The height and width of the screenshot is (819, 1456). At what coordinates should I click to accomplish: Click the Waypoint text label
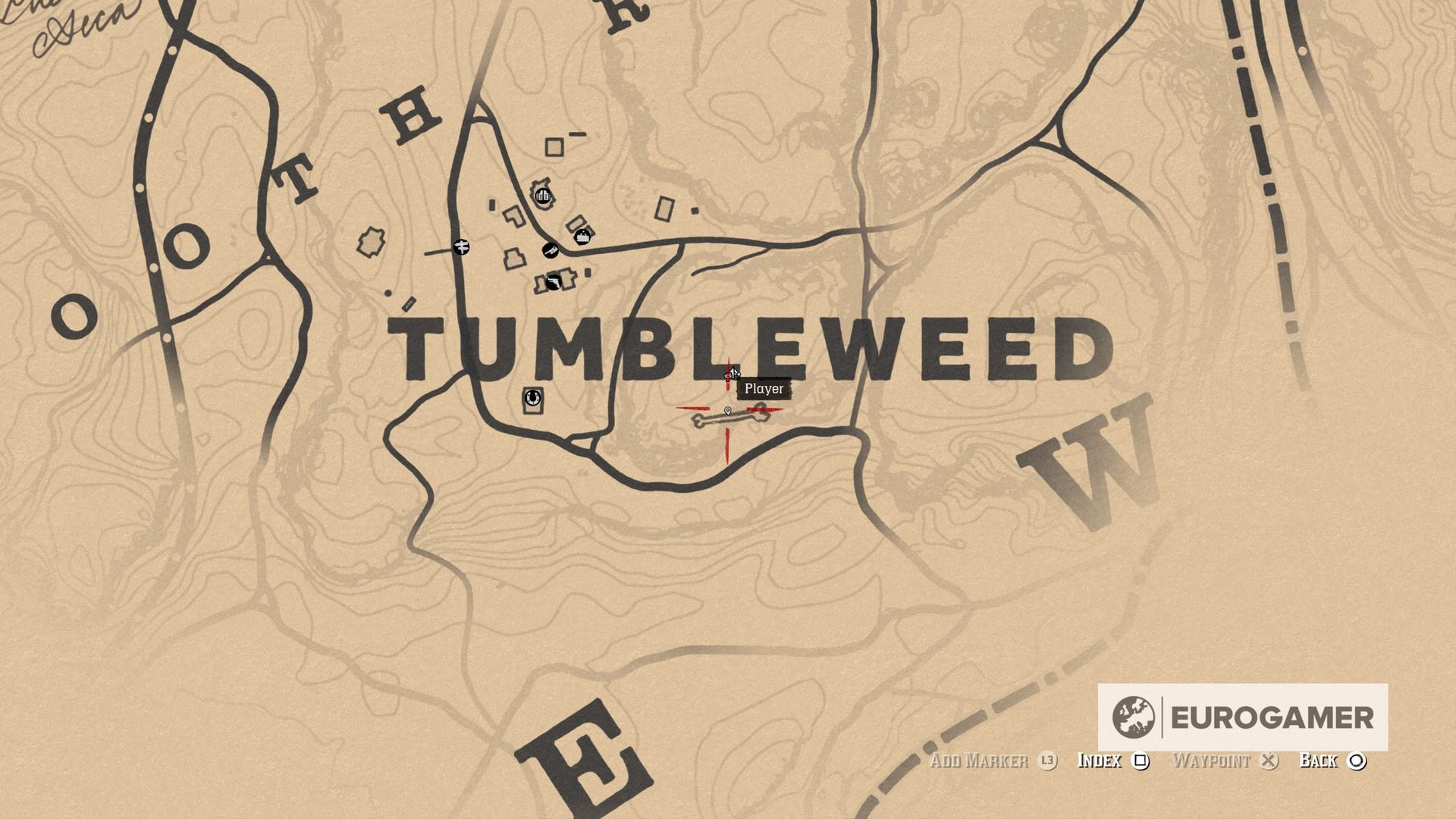tap(1212, 761)
